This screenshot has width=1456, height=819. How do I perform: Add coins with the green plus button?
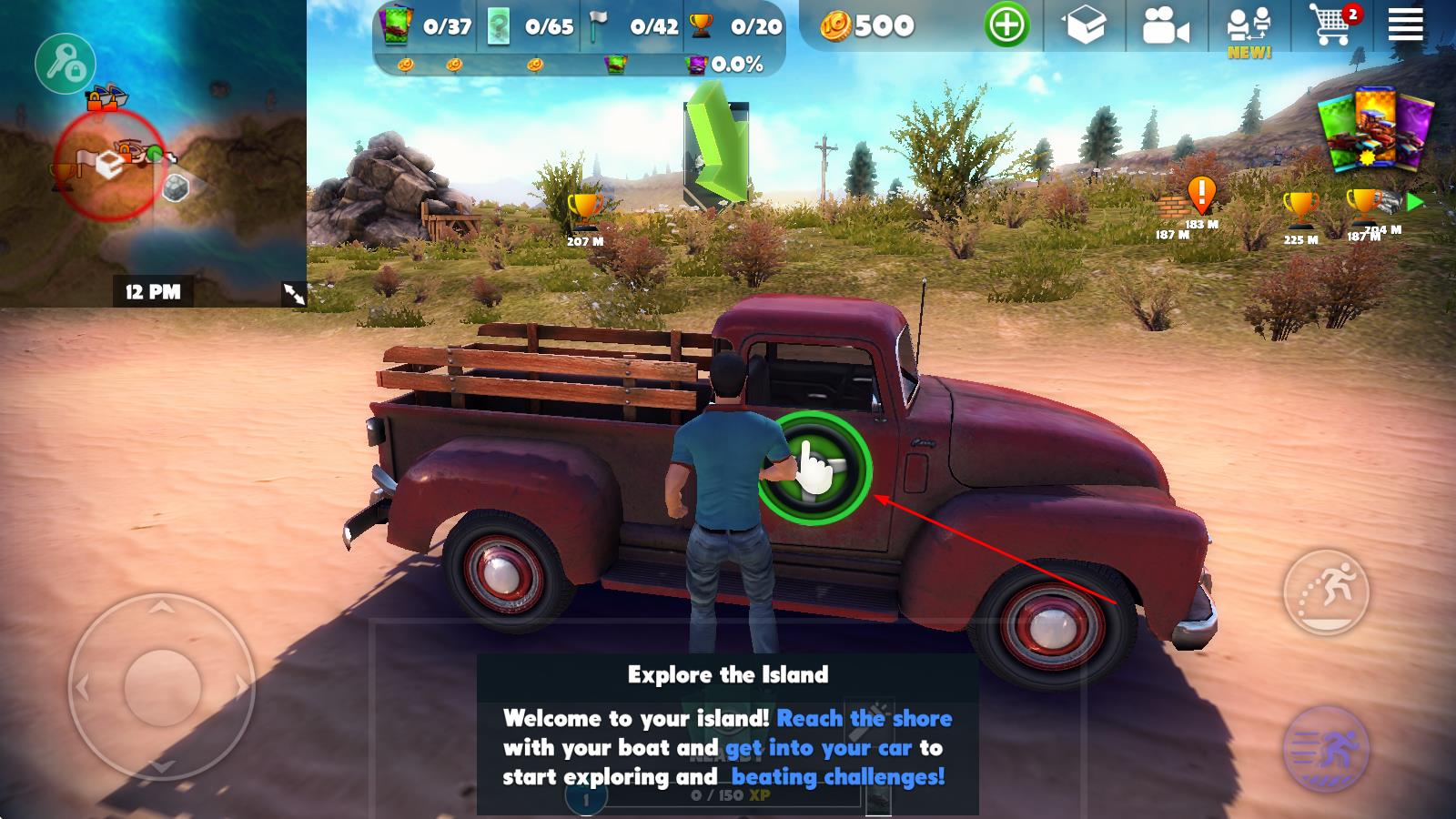tap(1006, 25)
